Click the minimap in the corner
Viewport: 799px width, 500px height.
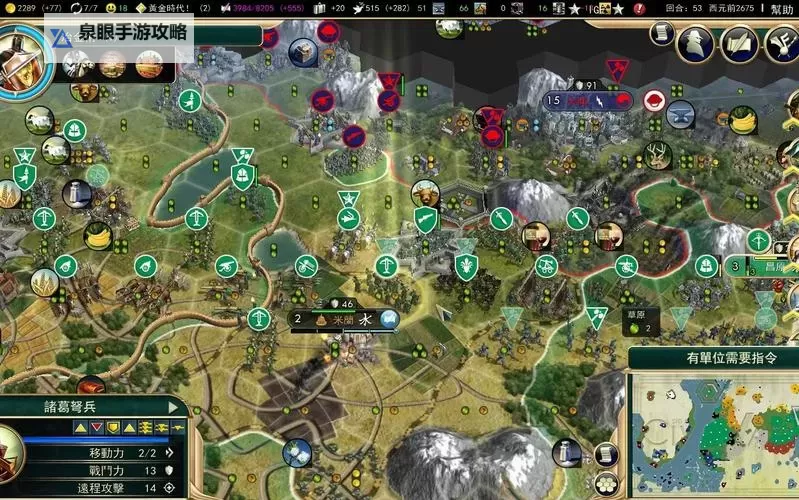pyautogui.click(x=714, y=434)
